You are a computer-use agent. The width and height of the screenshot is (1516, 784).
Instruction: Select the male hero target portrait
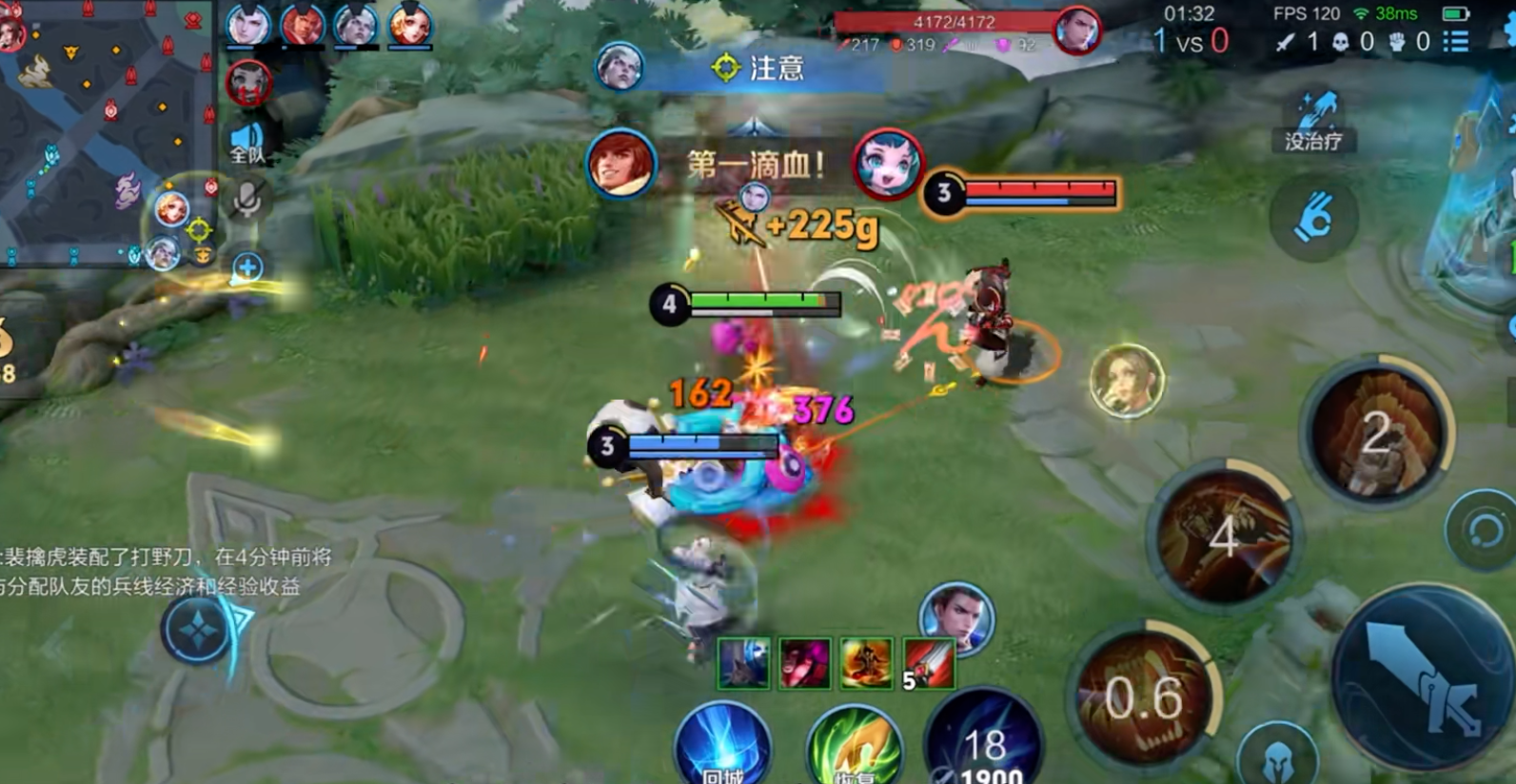click(x=956, y=617)
